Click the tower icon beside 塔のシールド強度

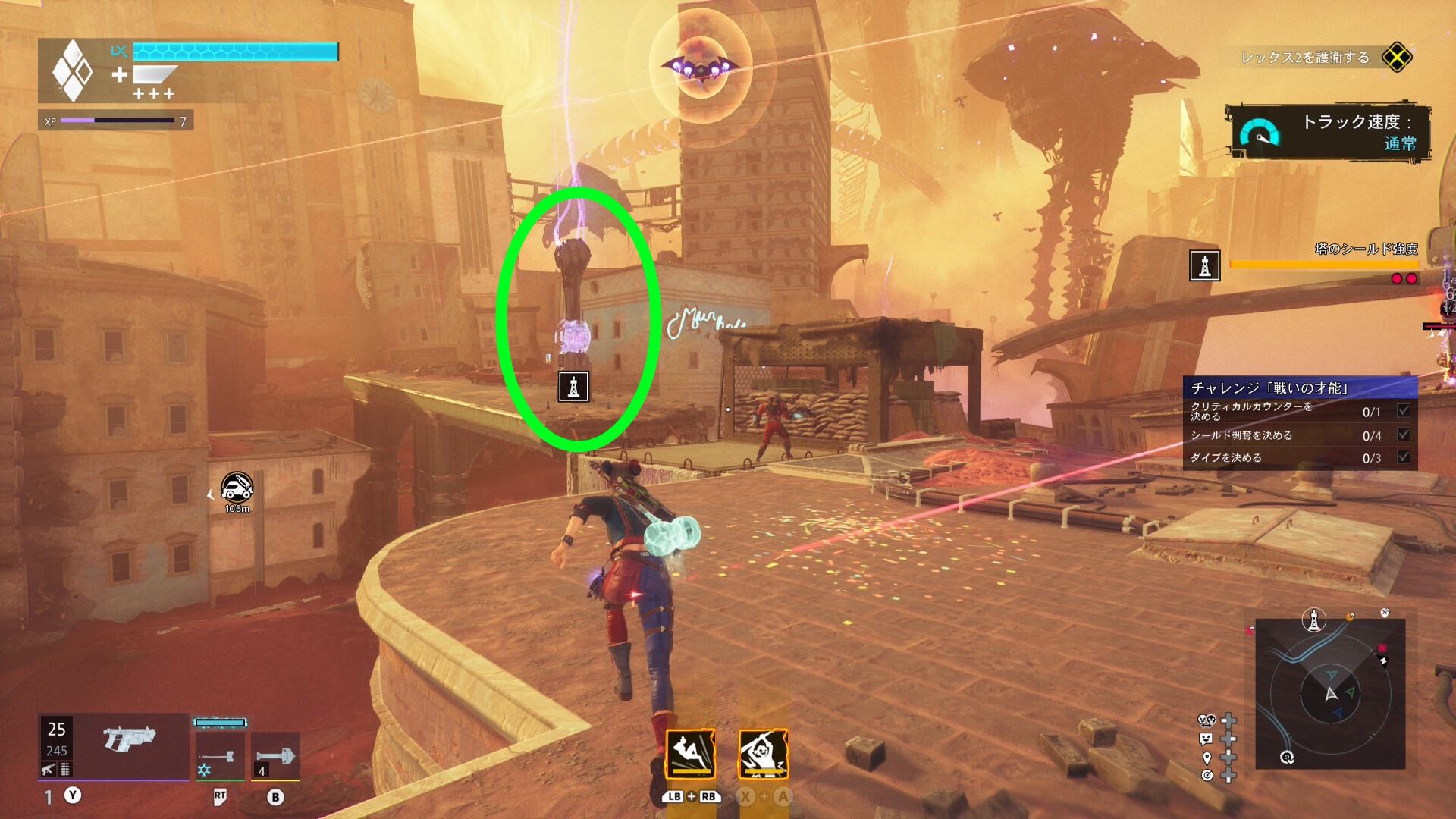point(1204,266)
